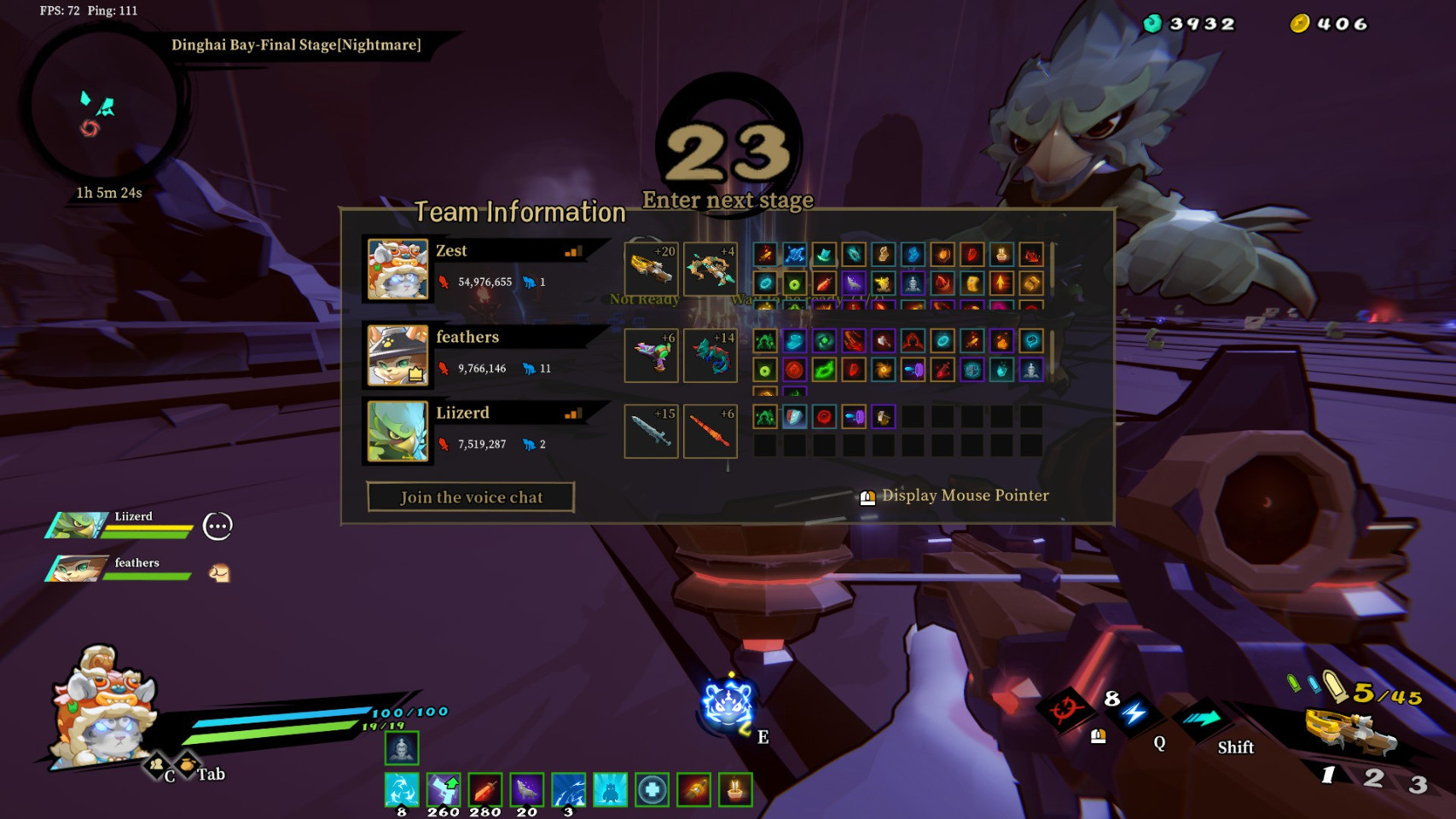Inspect Liizerd's +15 sword weapon

(x=651, y=431)
